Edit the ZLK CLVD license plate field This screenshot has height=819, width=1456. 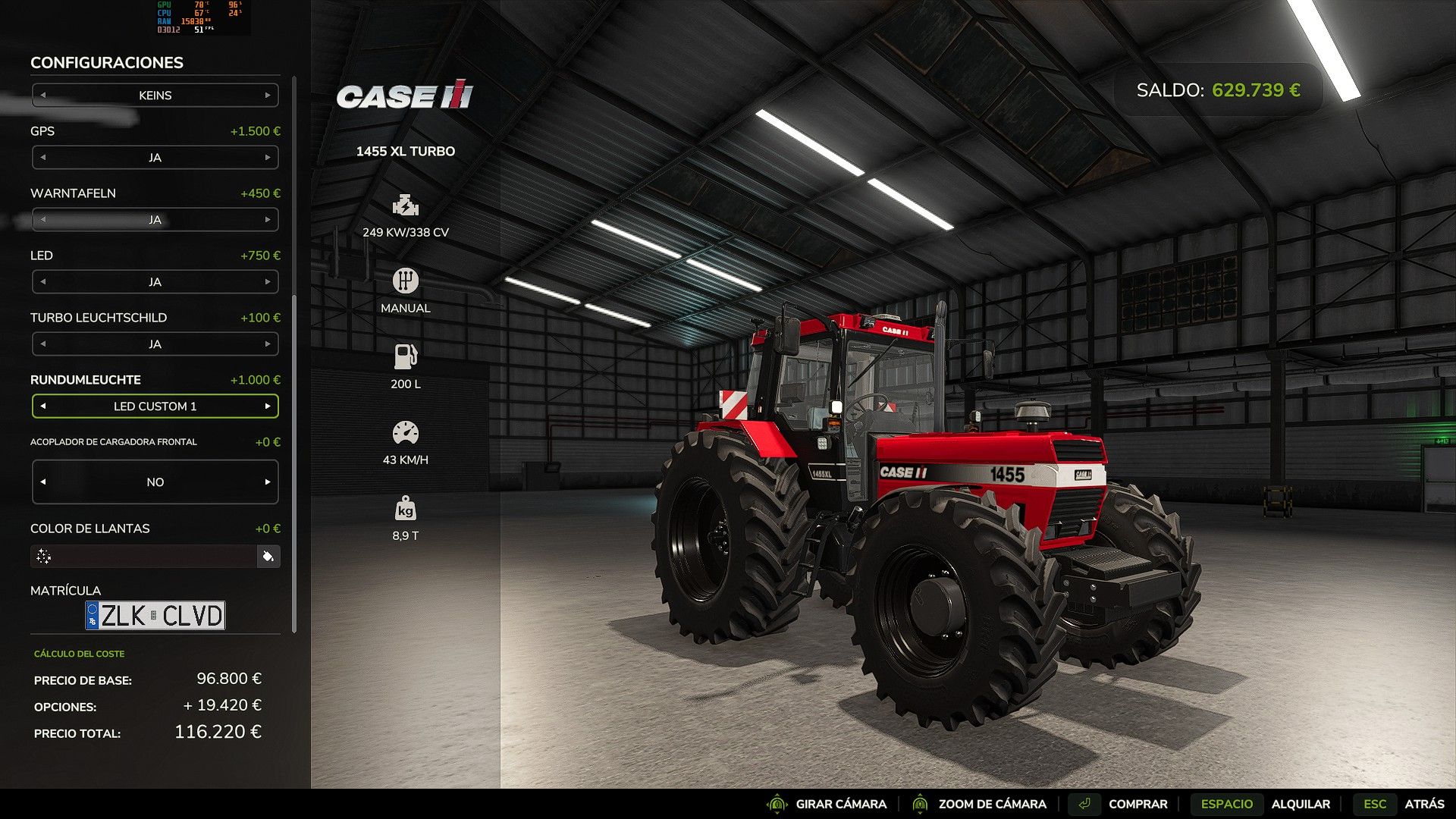coord(155,615)
